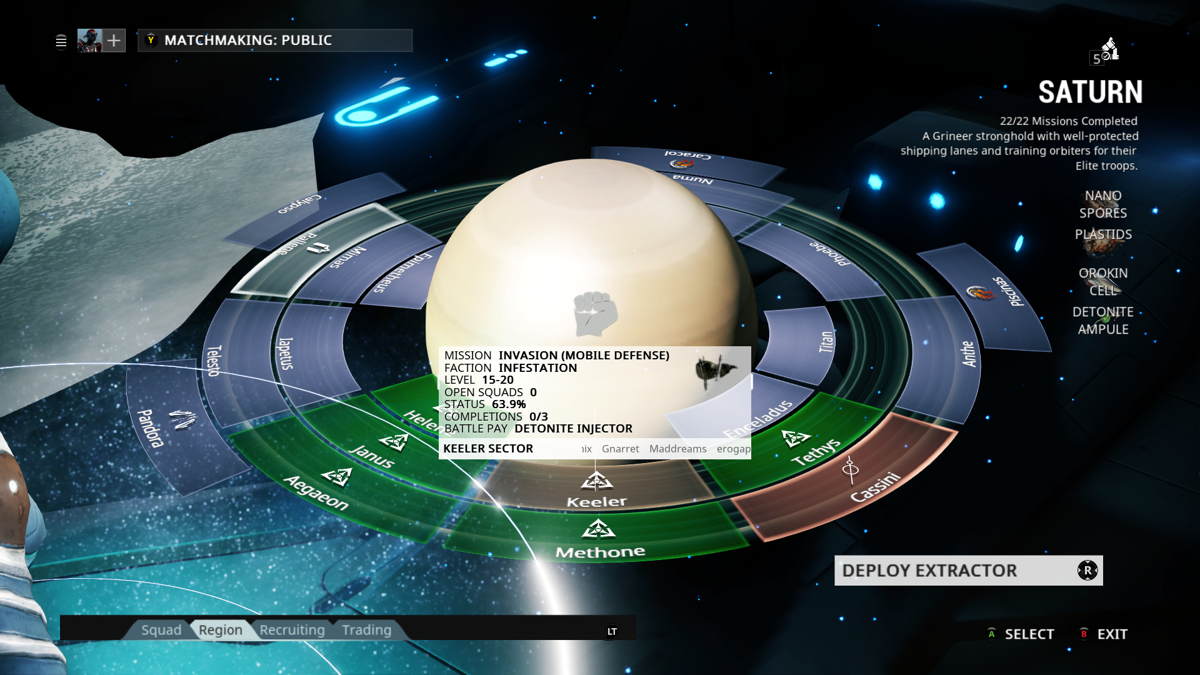Screen dimensions: 1200x675
Task: Switch to the Squad tab
Action: coord(161,630)
